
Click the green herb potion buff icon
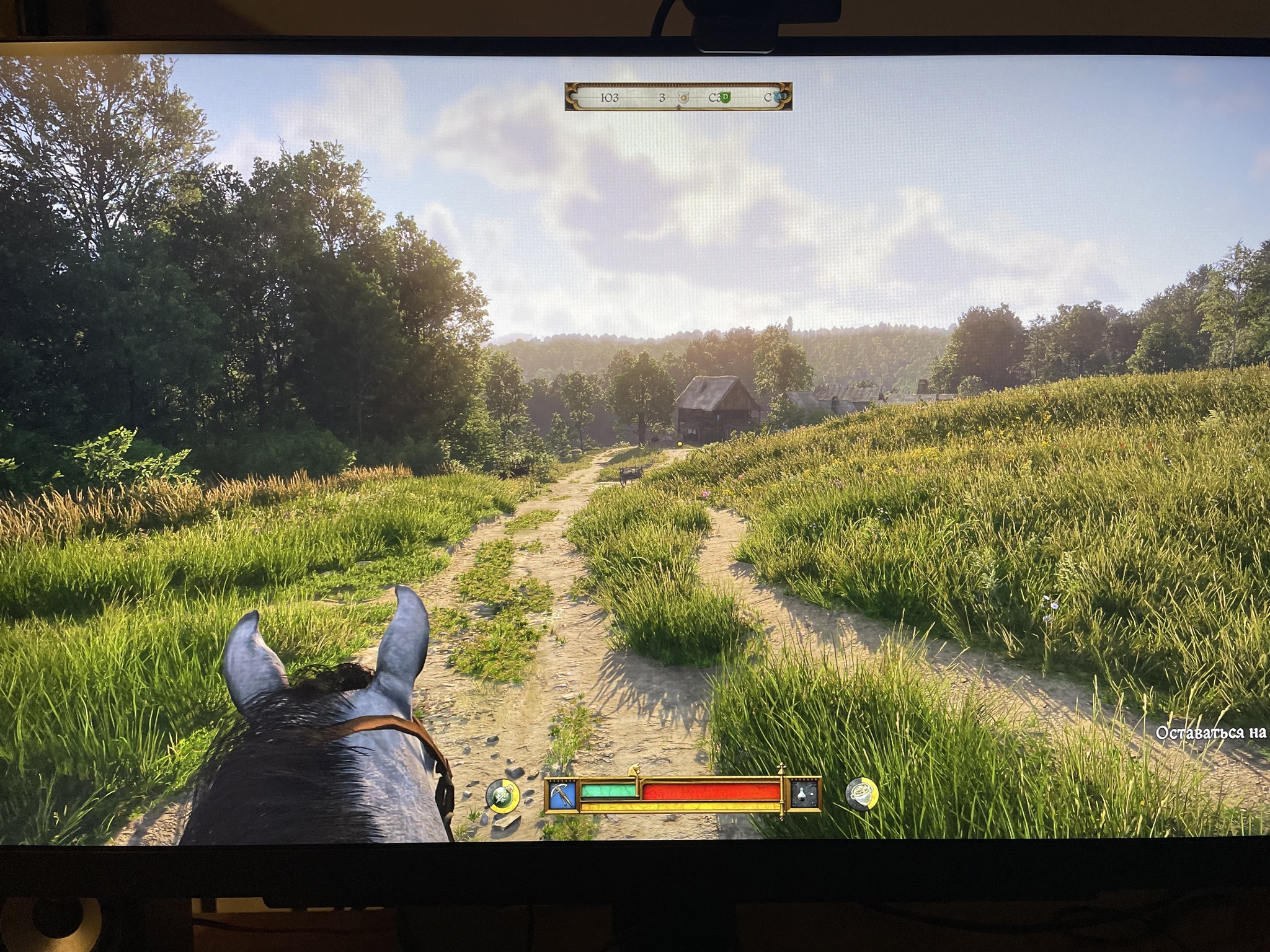pyautogui.click(x=502, y=796)
